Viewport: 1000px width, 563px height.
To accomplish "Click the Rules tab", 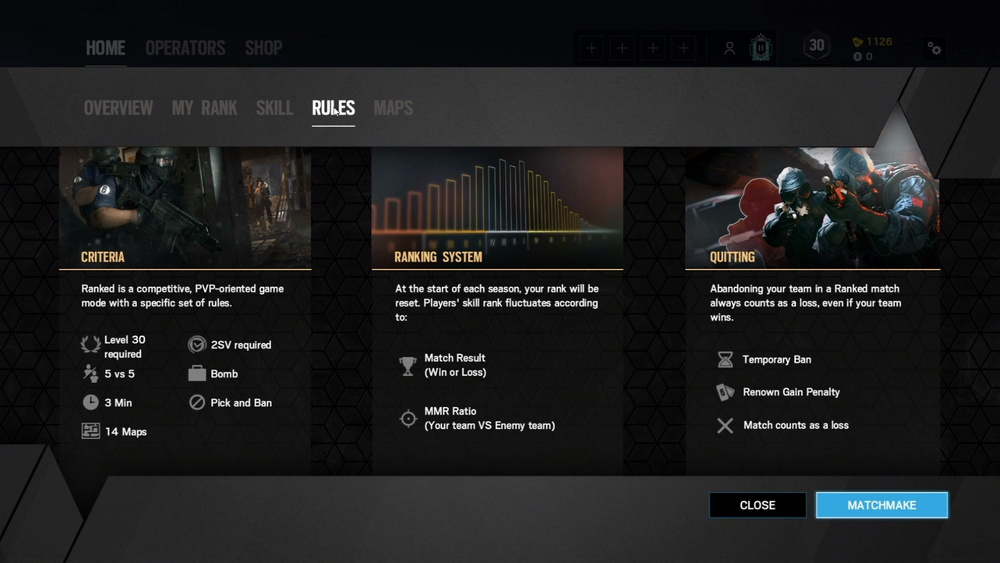I will 333,108.
